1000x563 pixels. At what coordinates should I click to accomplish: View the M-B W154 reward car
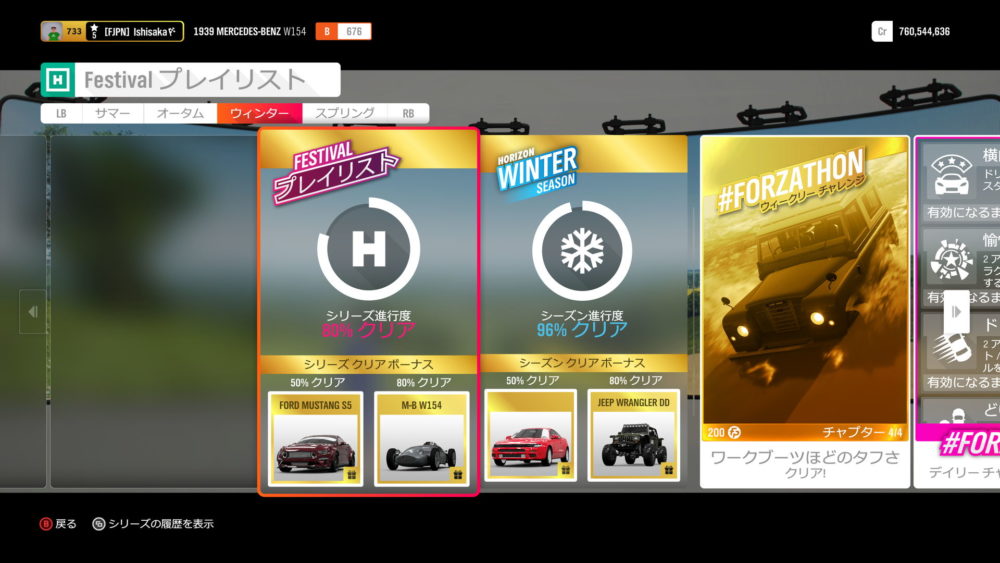(x=421, y=438)
